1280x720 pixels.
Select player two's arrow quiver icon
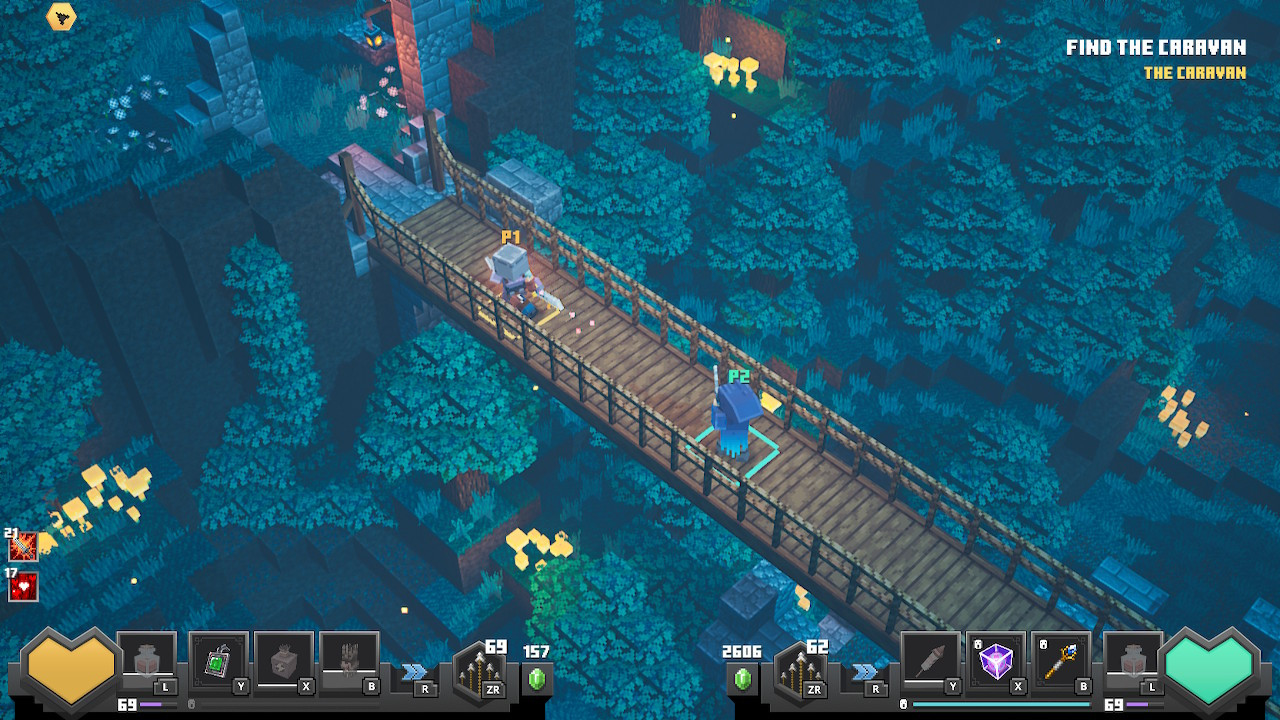click(801, 671)
